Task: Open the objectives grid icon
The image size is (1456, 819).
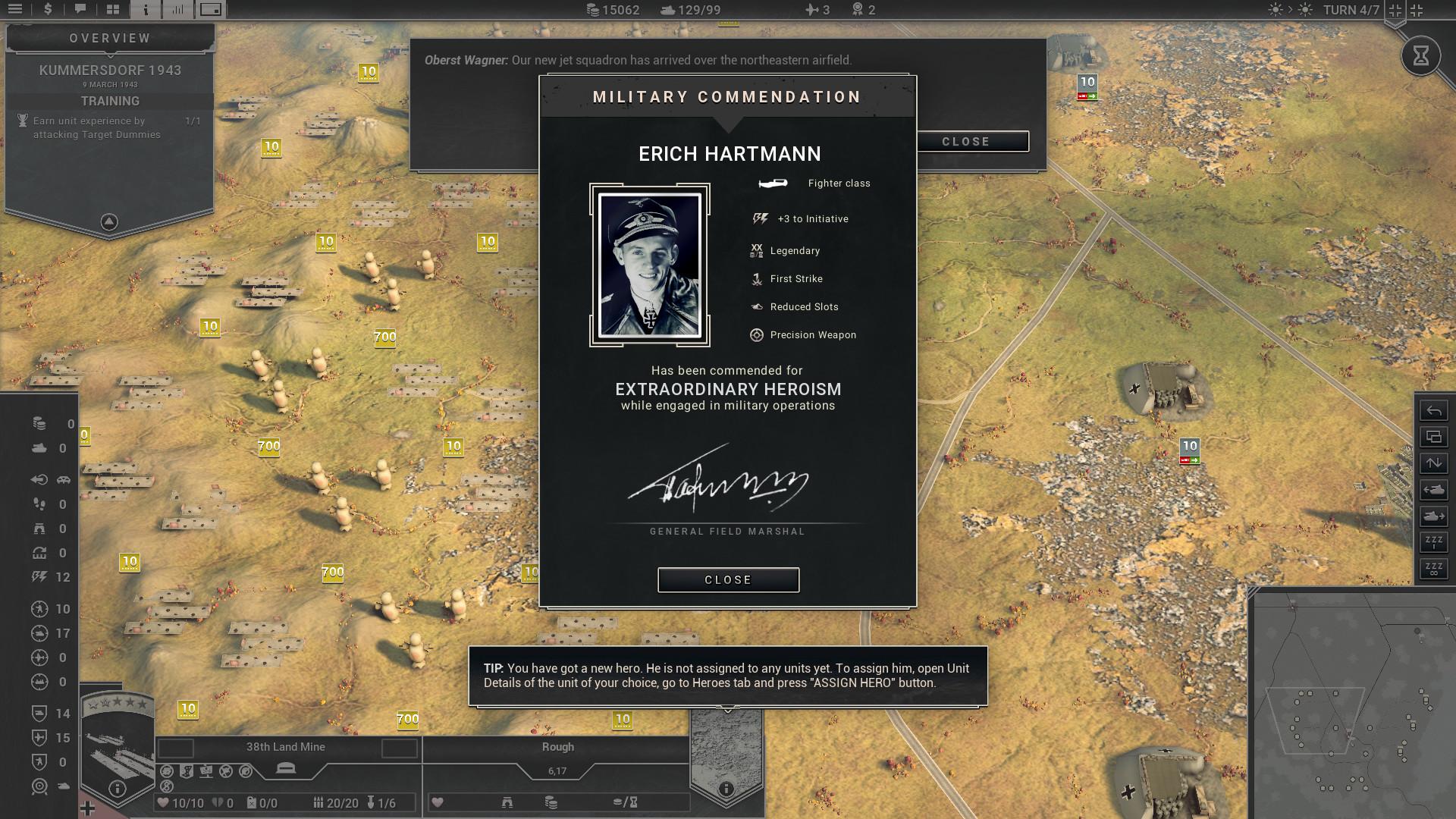Action: 112,9
